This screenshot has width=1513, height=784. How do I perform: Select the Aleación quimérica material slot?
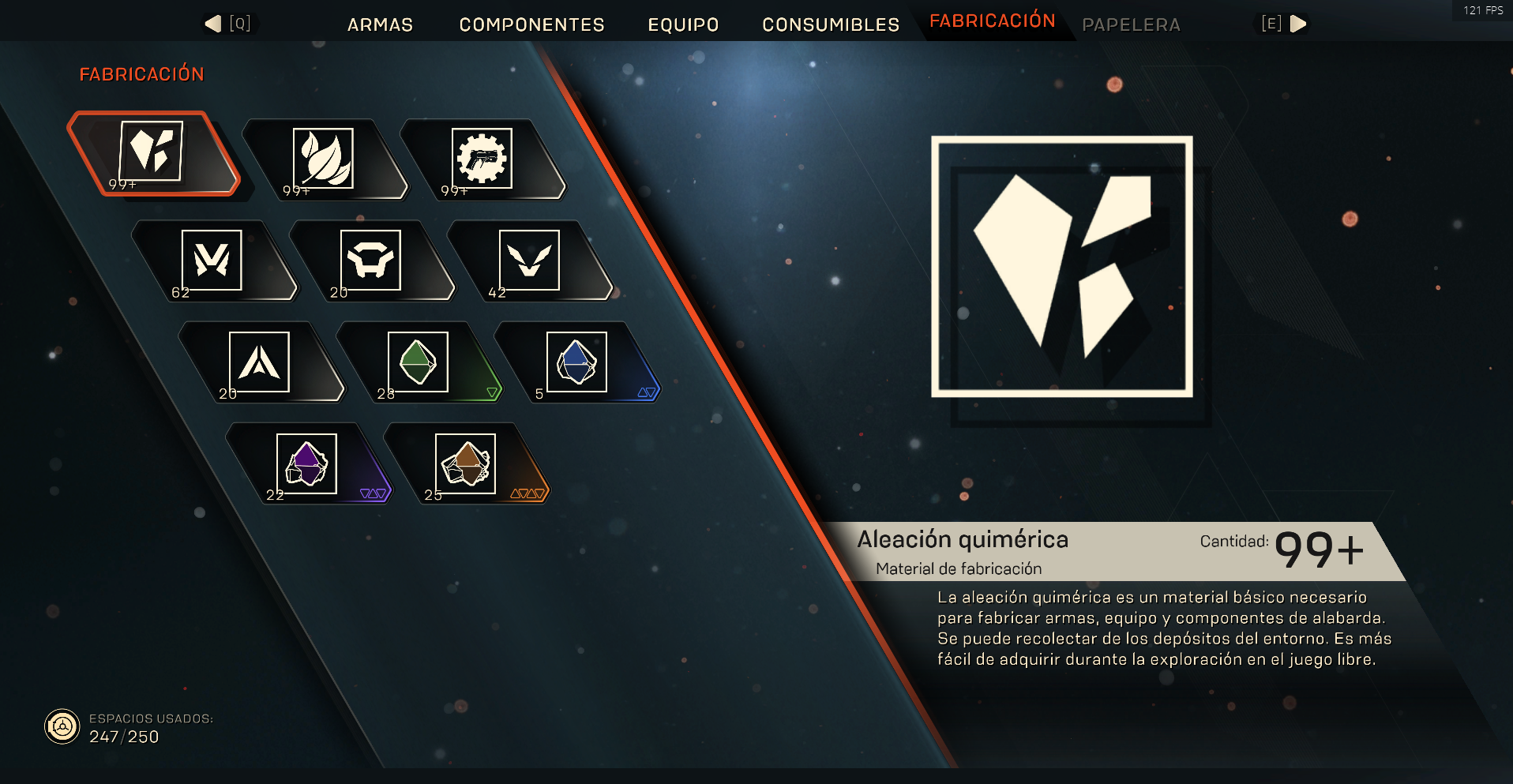152,153
